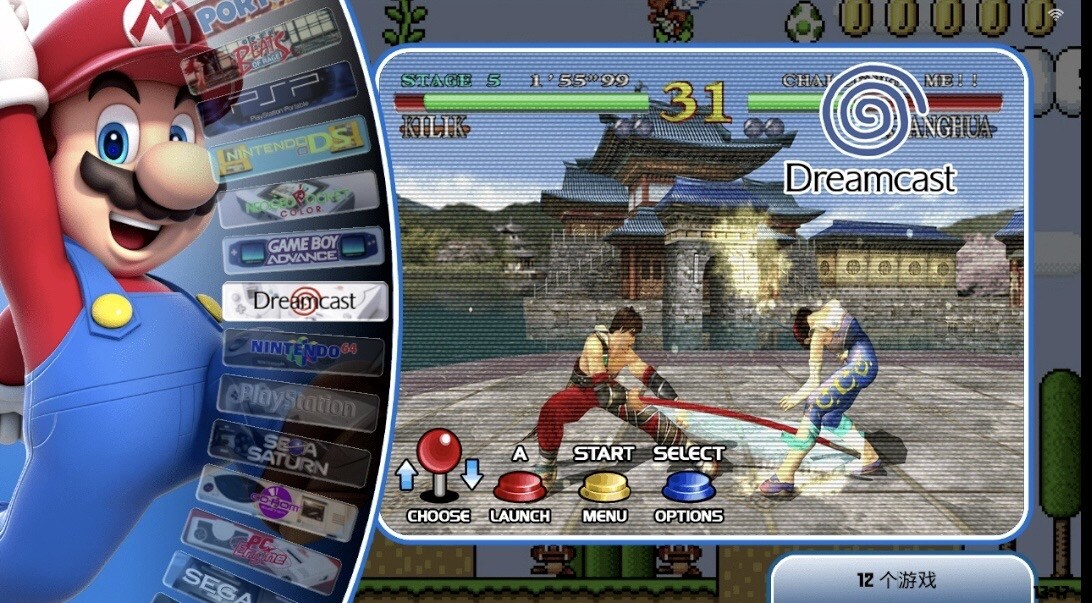Viewport: 1092px width, 603px height.
Task: Open the PlayStation system entry
Action: point(298,404)
